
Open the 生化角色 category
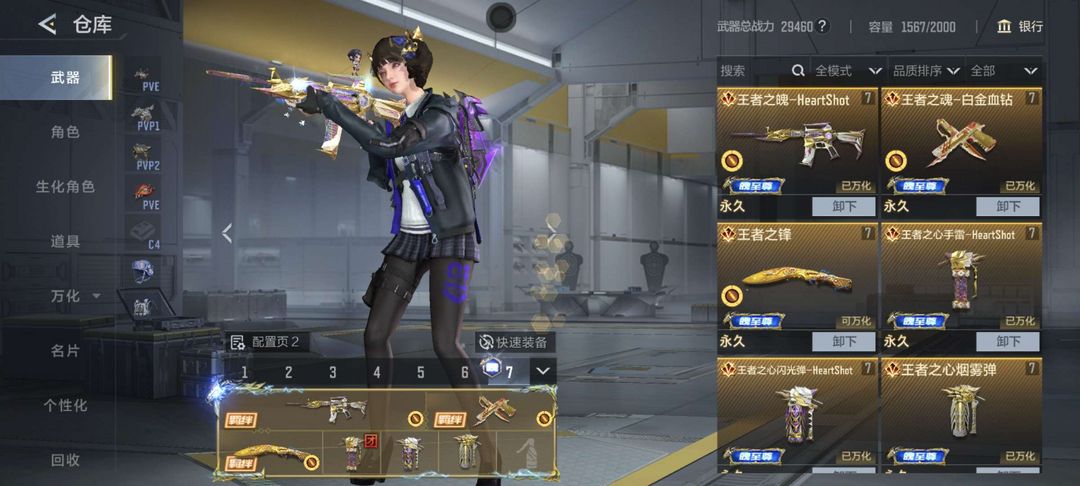pos(65,187)
